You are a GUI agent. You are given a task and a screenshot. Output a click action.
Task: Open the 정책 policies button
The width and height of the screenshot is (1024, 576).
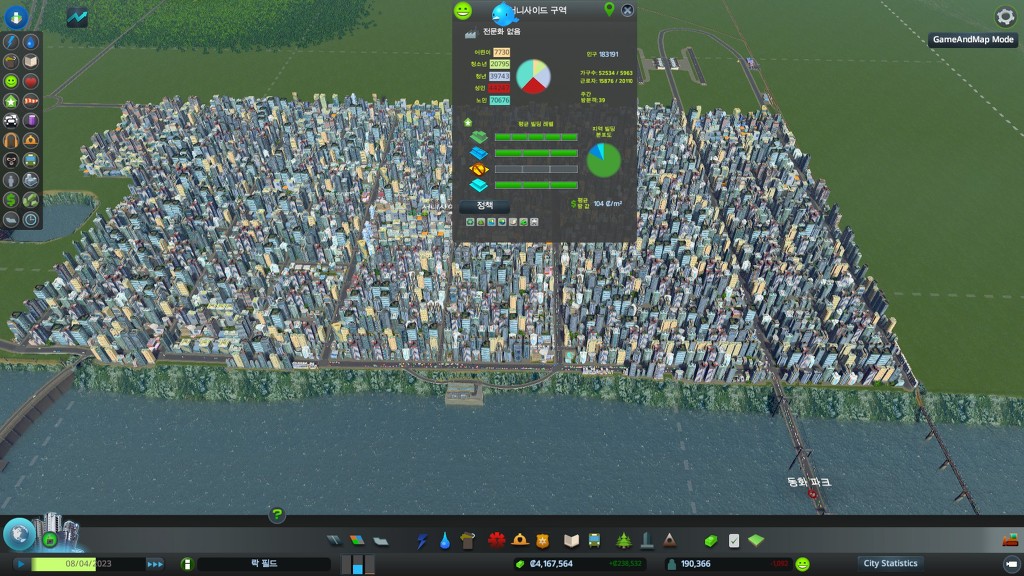click(x=485, y=205)
